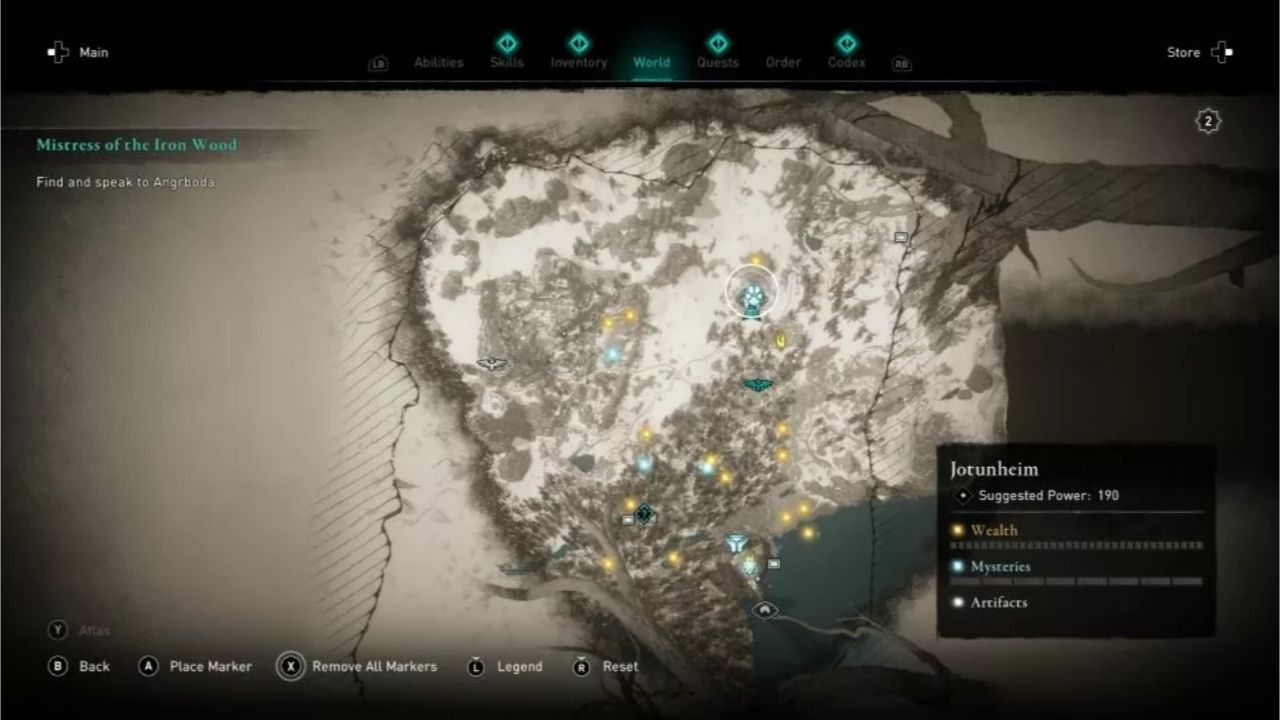Open the Skills menu

[x=508, y=62]
